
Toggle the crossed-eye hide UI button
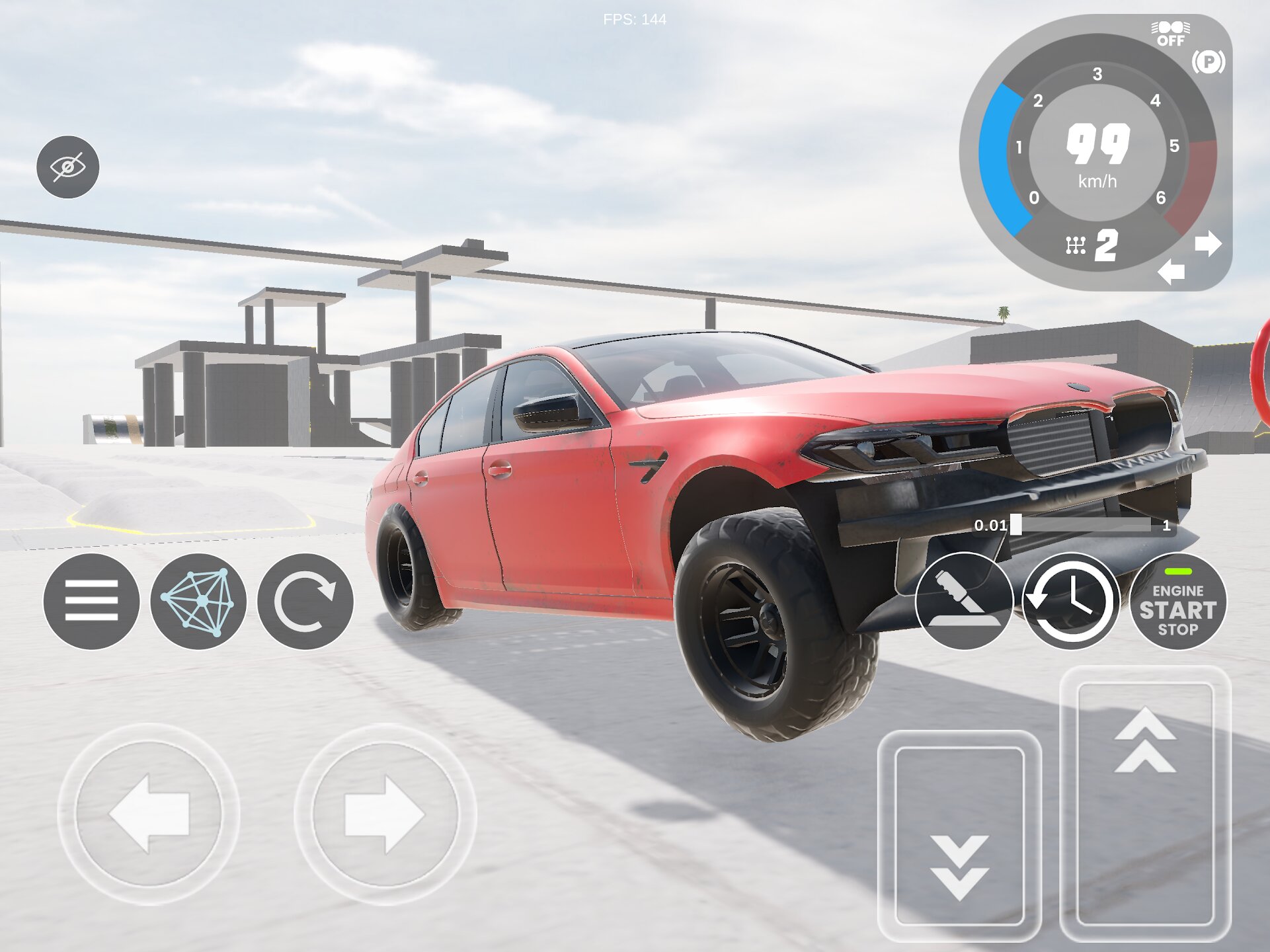click(67, 167)
